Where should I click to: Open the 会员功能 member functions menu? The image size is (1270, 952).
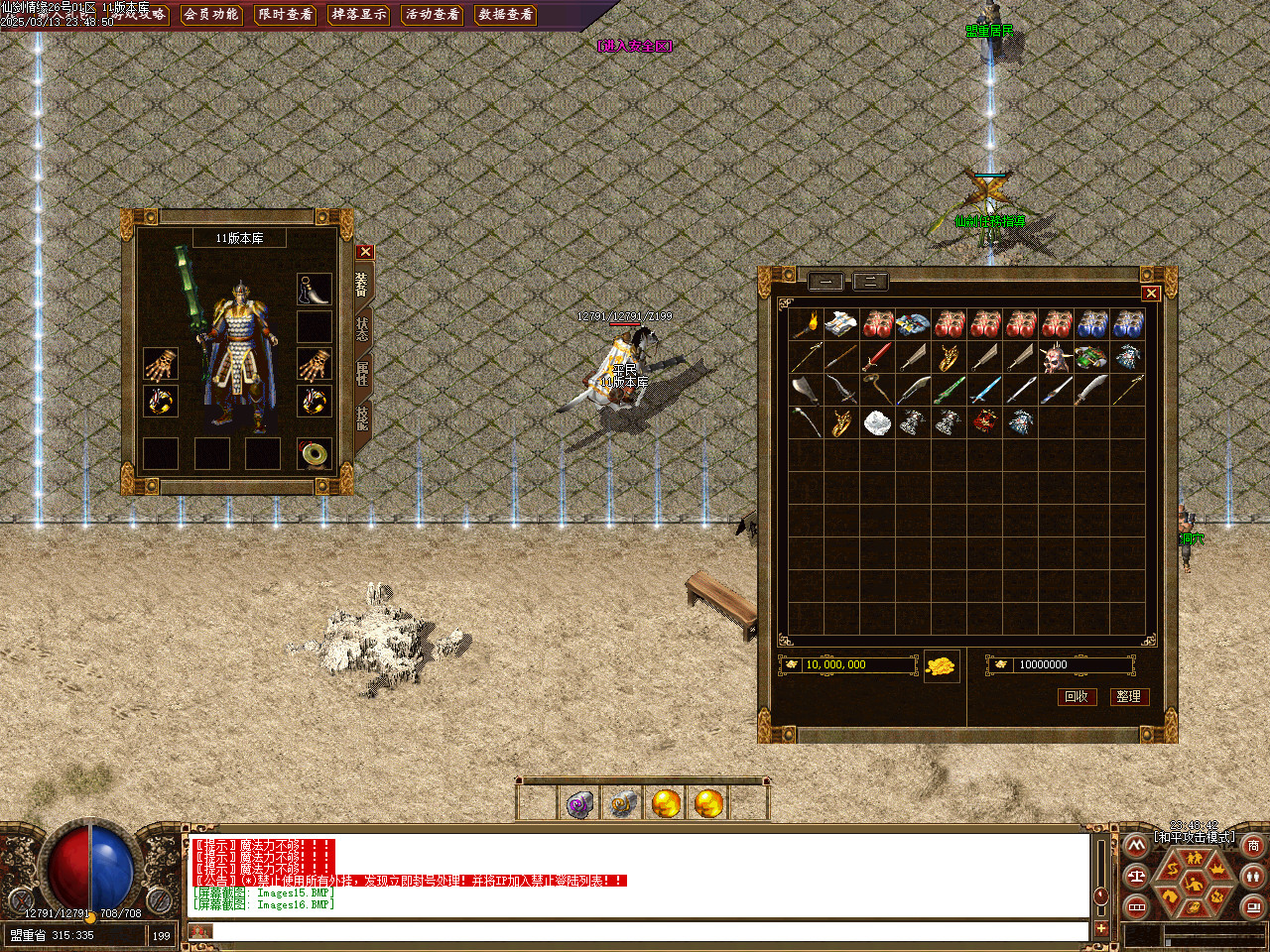tap(211, 14)
